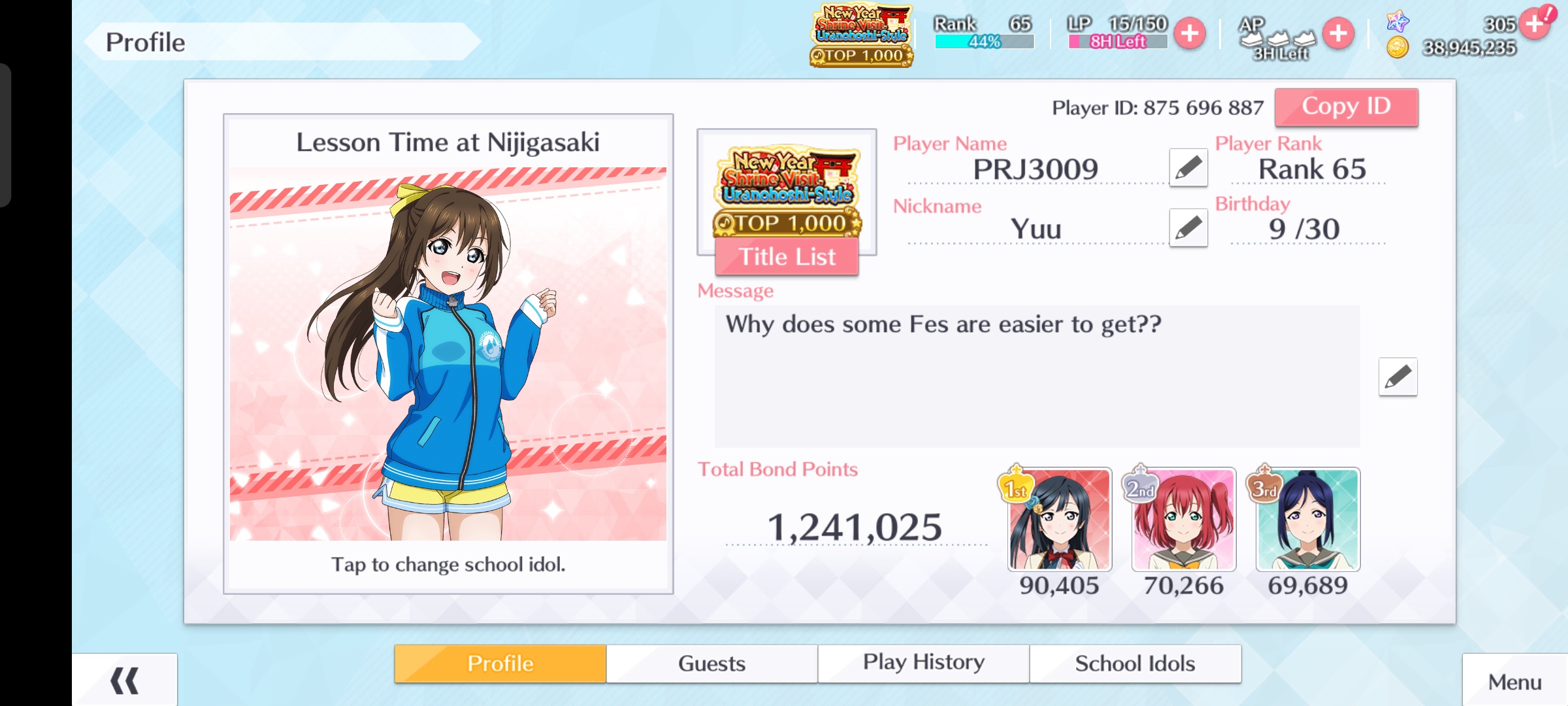Image resolution: width=1568 pixels, height=706 pixels.
Task: Refill AP with the plus button
Action: coord(1338,33)
